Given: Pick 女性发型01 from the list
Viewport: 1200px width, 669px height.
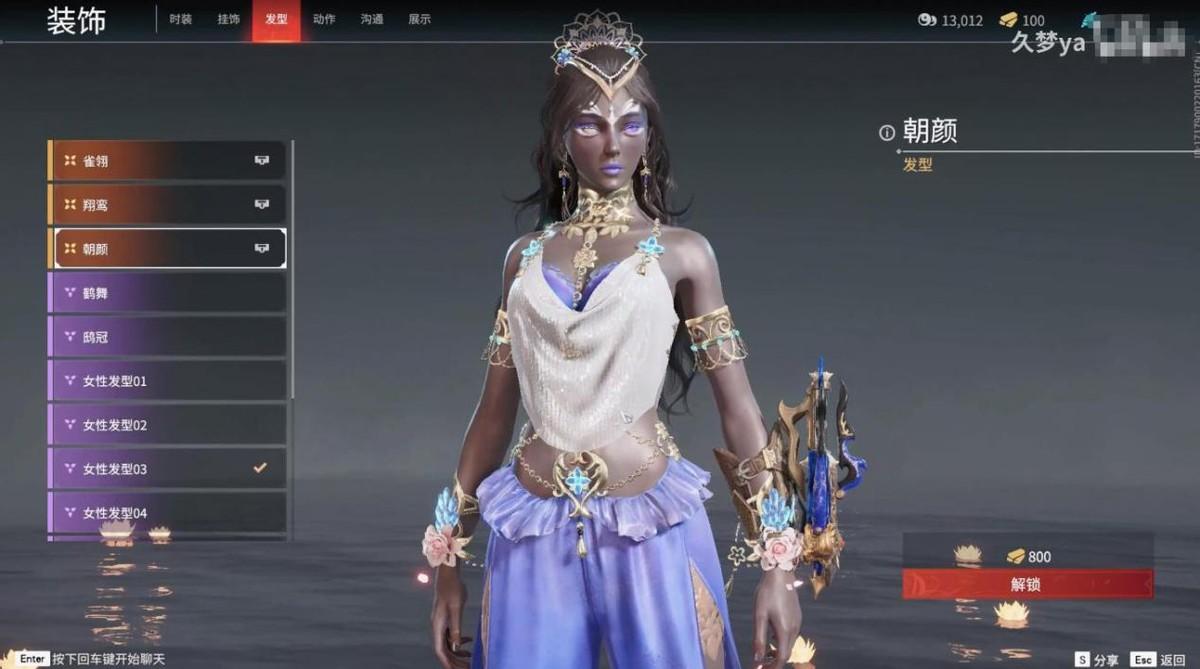Looking at the screenshot, I should (x=167, y=381).
